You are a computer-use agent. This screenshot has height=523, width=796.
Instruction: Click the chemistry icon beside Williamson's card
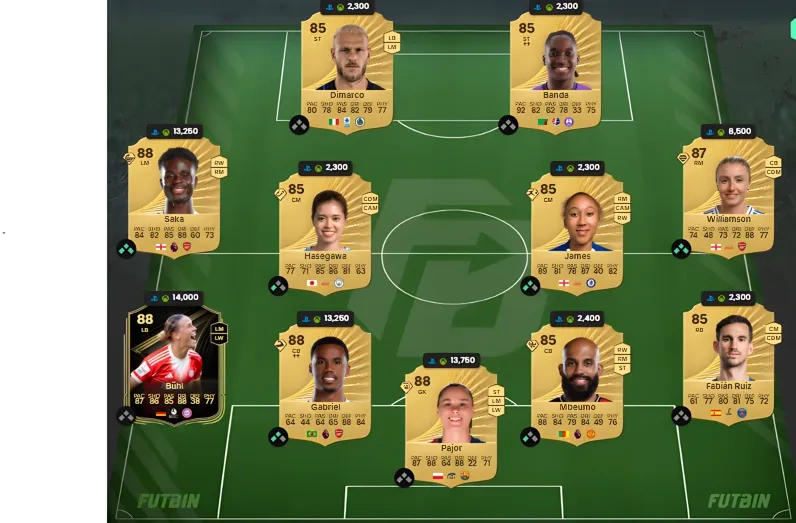tap(681, 249)
